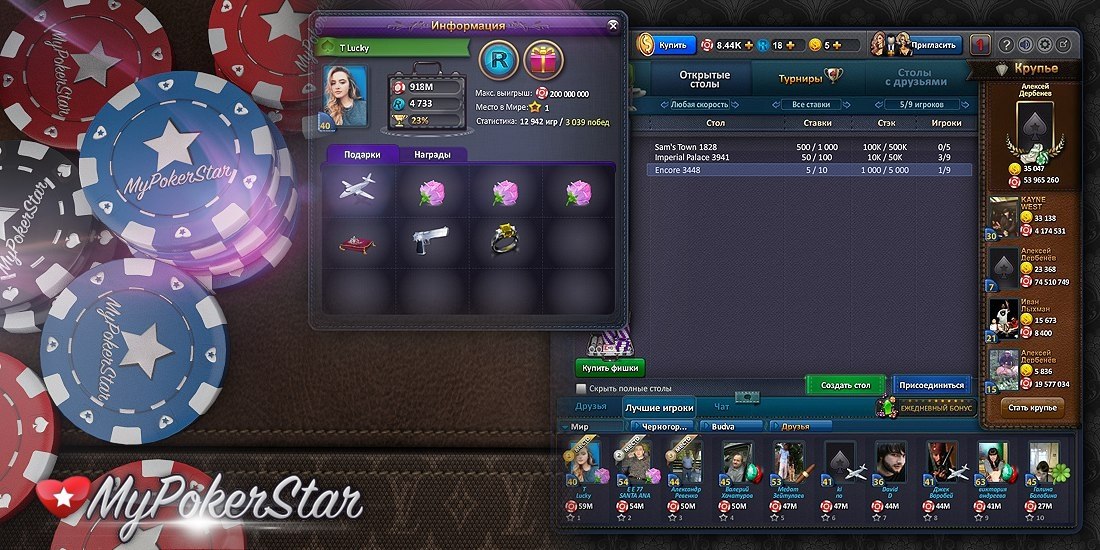Tick the Скрыть полные столы checkbox

click(581, 388)
